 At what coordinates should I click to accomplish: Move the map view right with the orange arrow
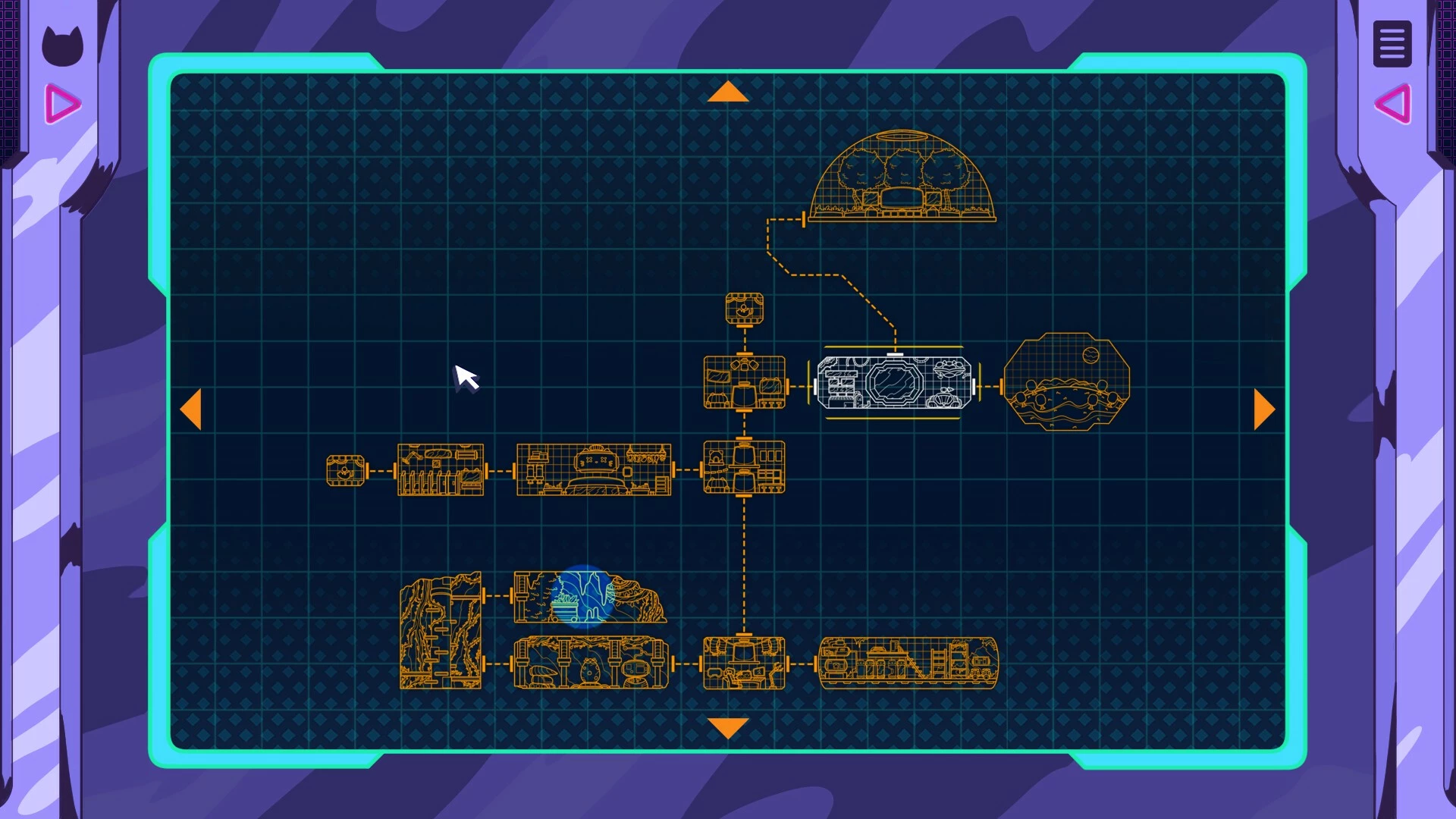tap(1263, 409)
